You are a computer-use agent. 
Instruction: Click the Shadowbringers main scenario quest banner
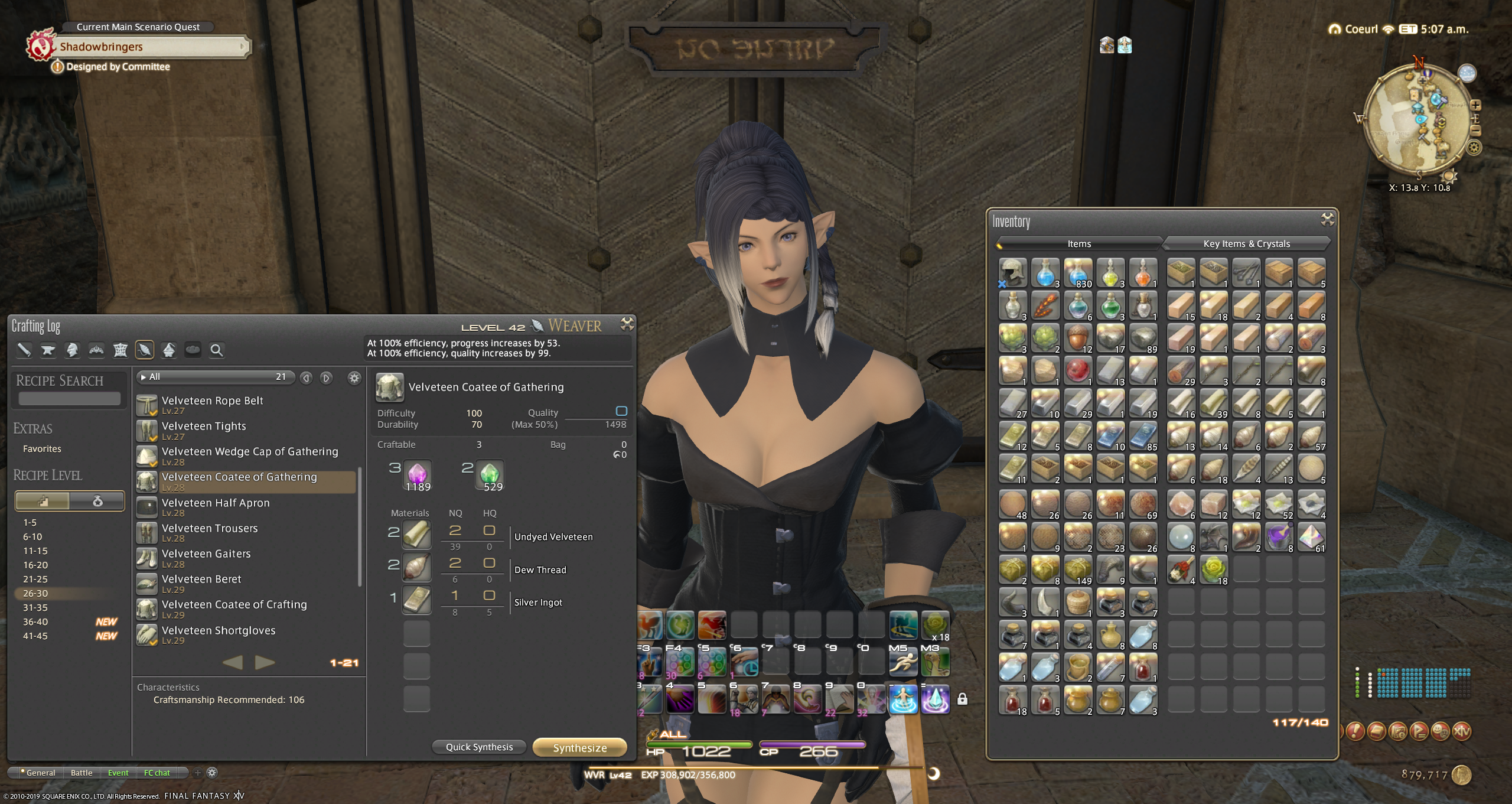tap(148, 47)
